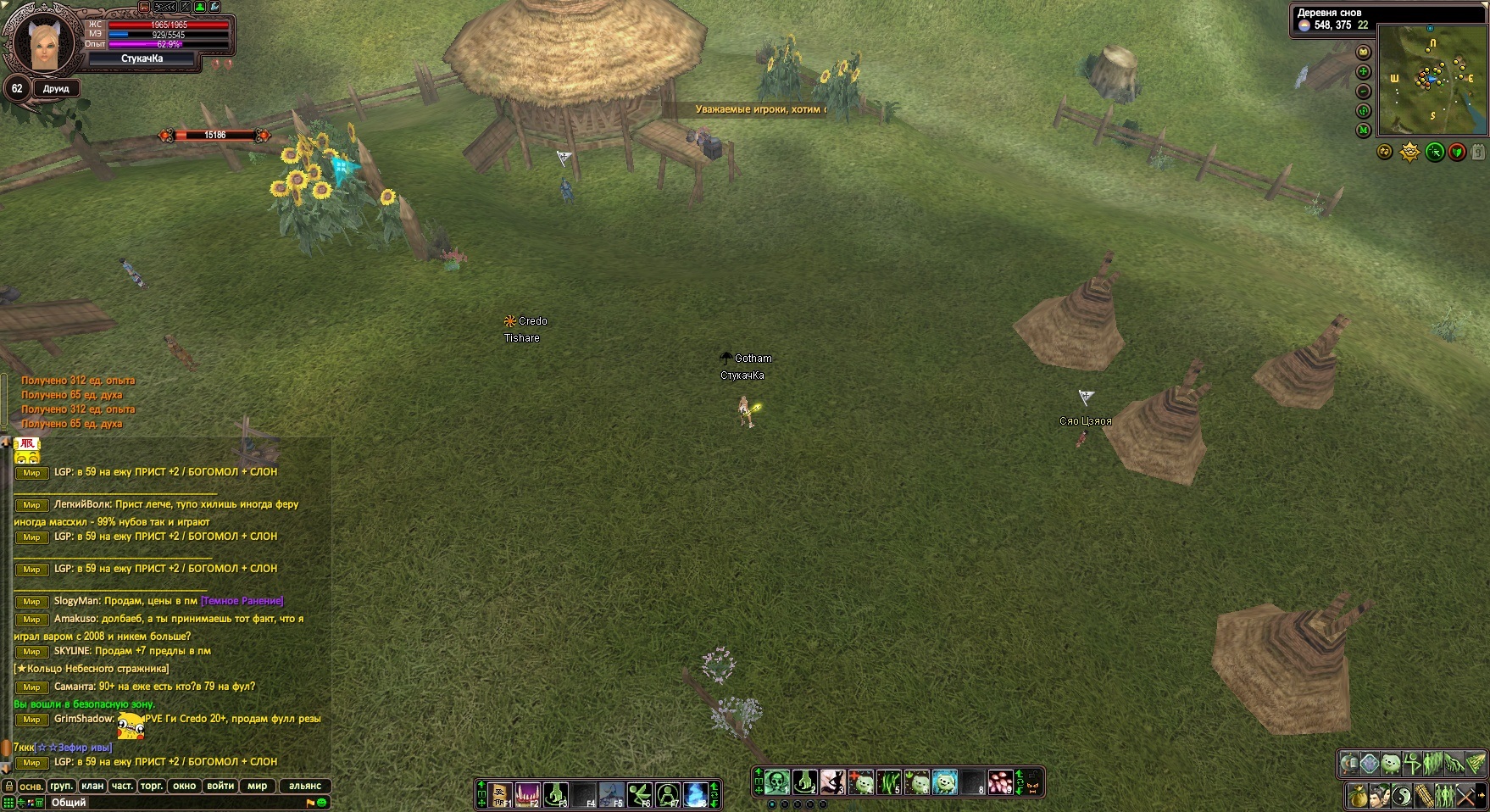
Task: Open the green smiley emote picker
Action: point(323,802)
